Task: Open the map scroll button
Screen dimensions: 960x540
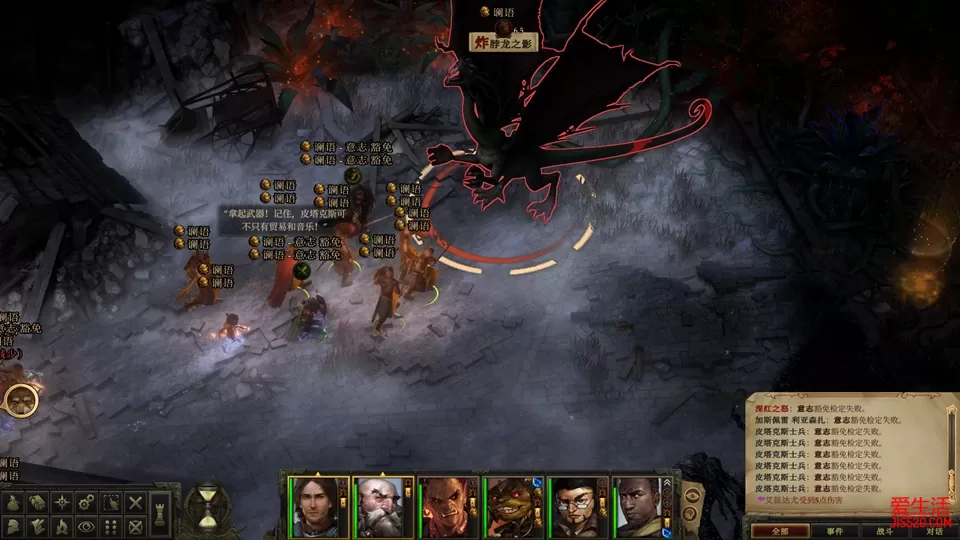Action: click(x=37, y=502)
